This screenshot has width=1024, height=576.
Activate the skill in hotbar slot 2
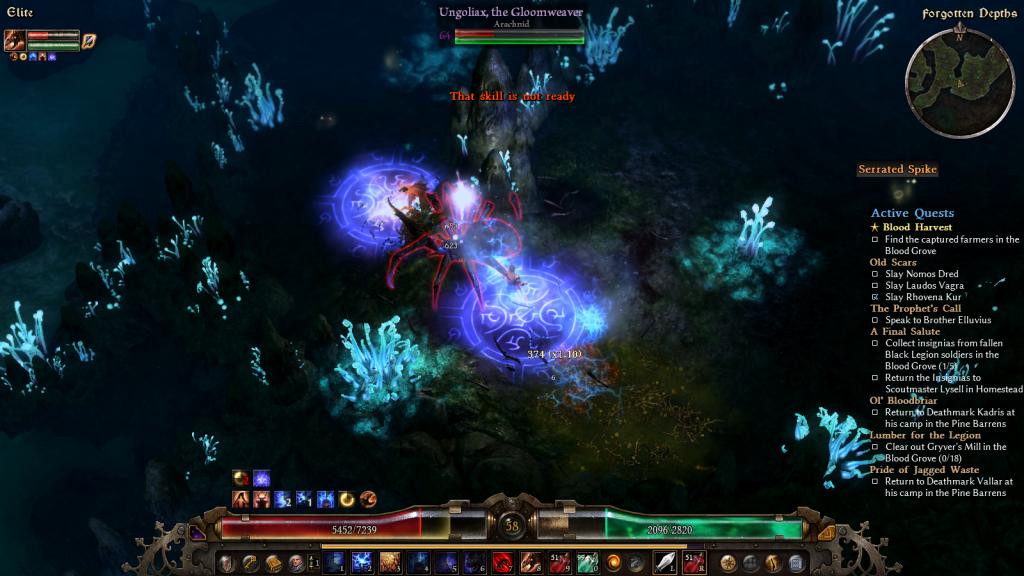[x=361, y=562]
